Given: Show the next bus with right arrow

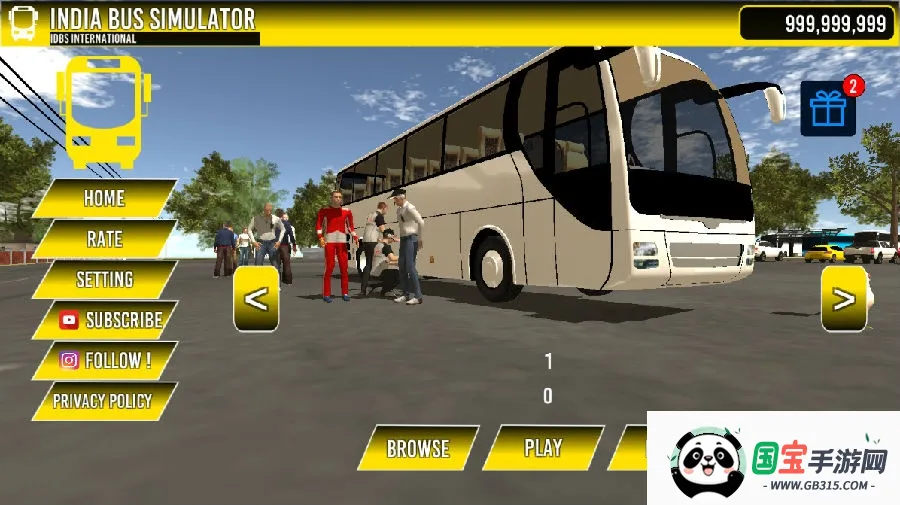Looking at the screenshot, I should [844, 298].
